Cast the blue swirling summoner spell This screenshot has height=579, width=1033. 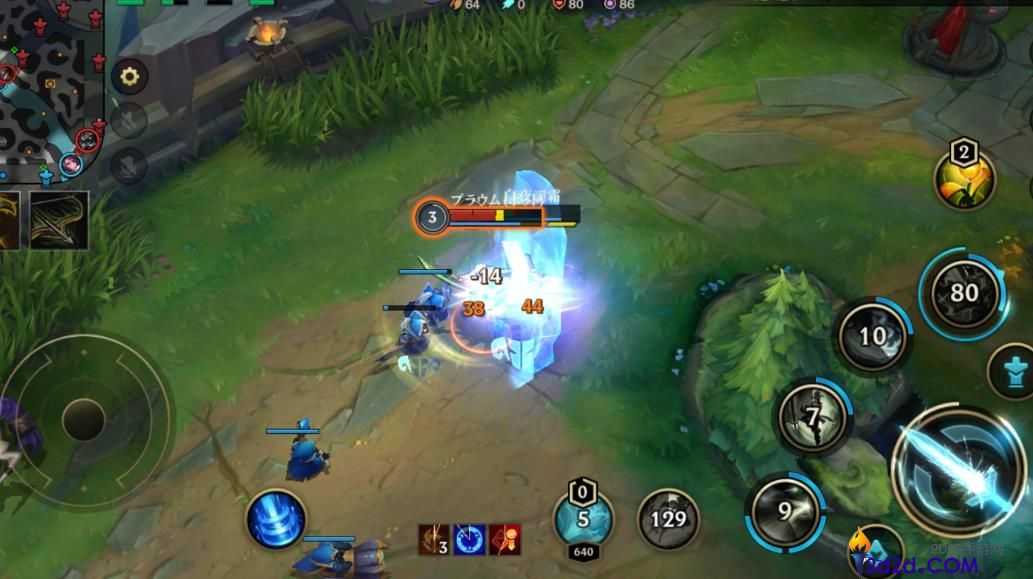click(276, 520)
